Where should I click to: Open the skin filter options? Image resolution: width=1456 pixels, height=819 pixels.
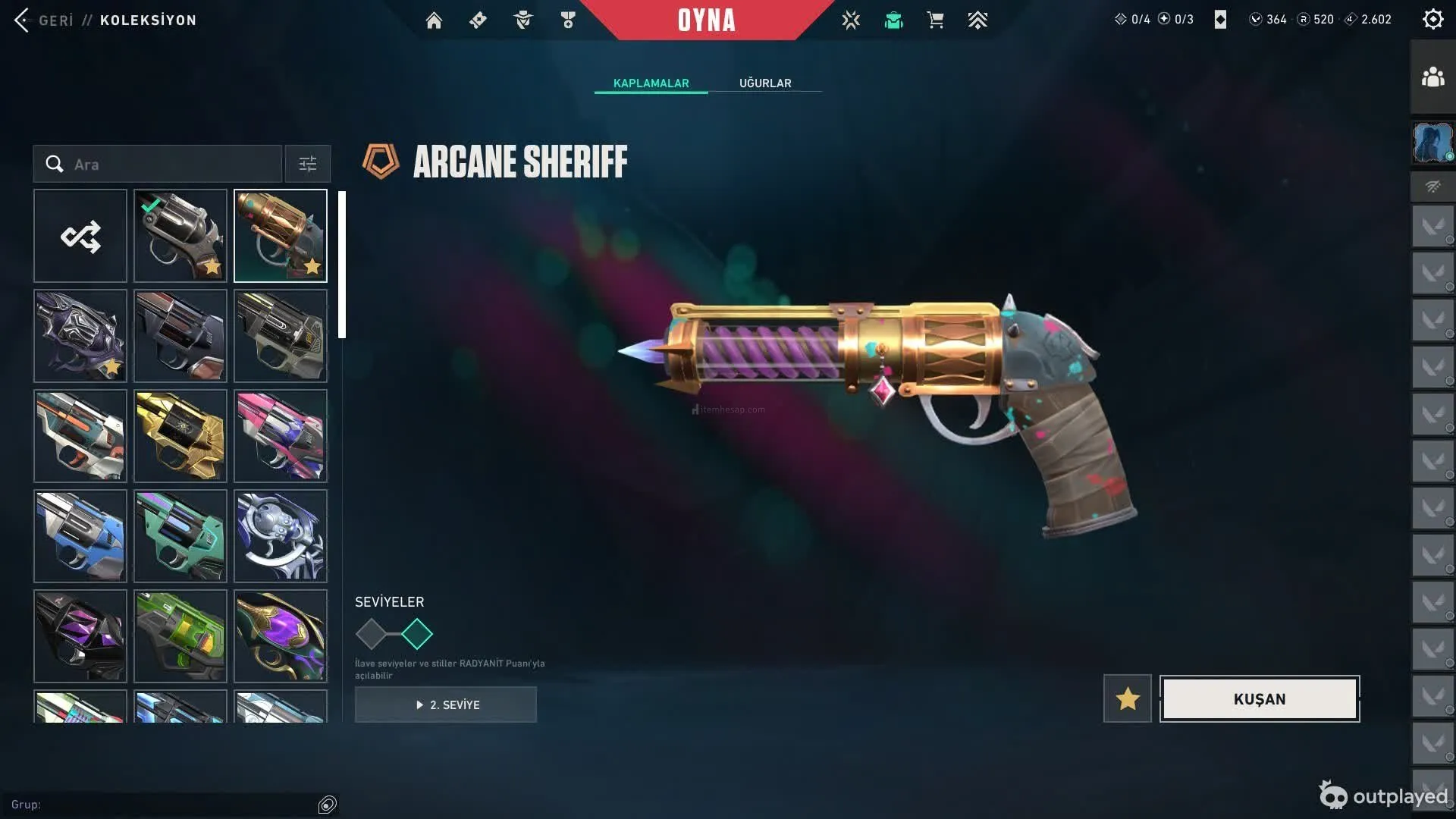click(308, 165)
